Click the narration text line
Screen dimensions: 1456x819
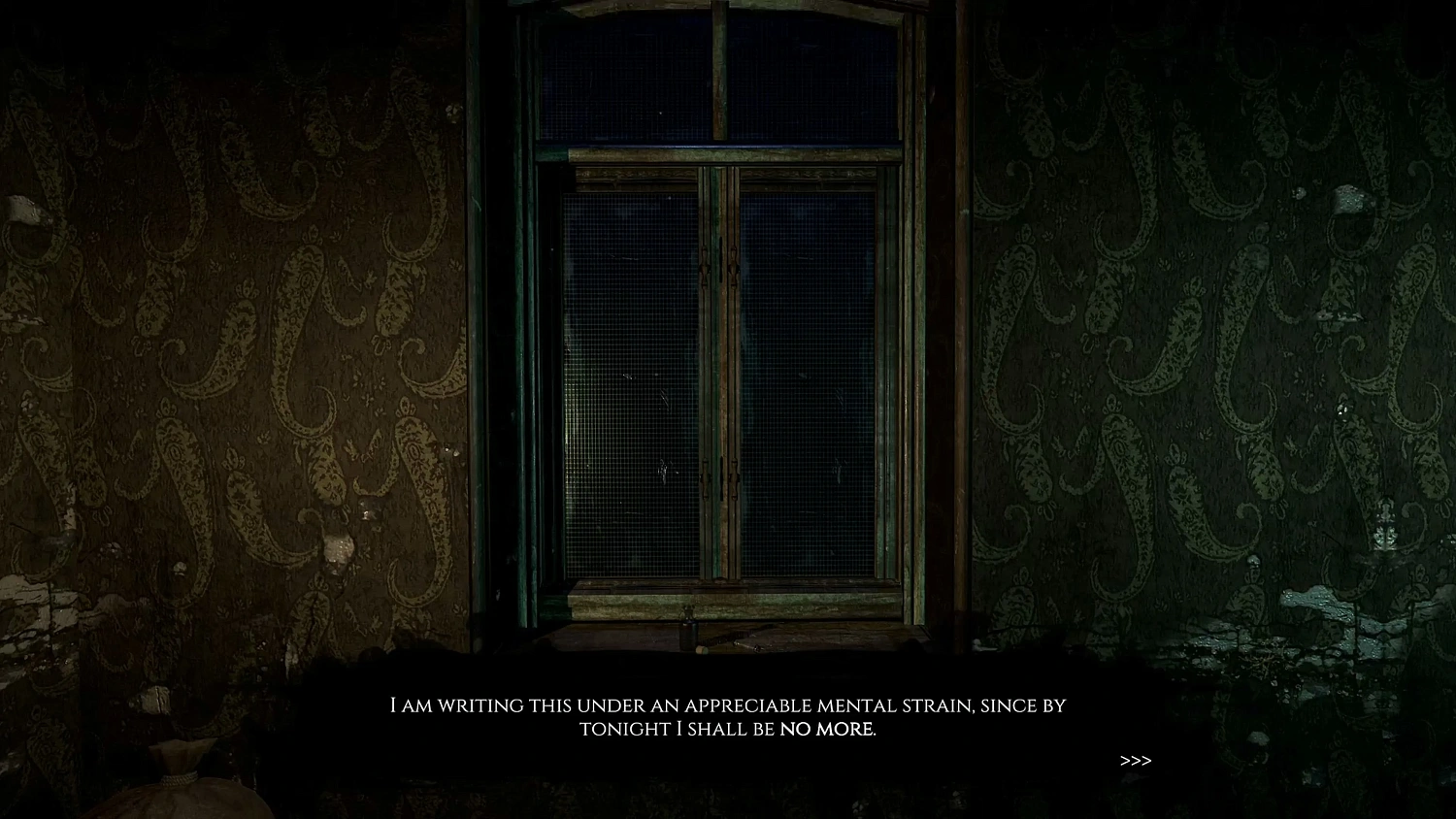[728, 706]
